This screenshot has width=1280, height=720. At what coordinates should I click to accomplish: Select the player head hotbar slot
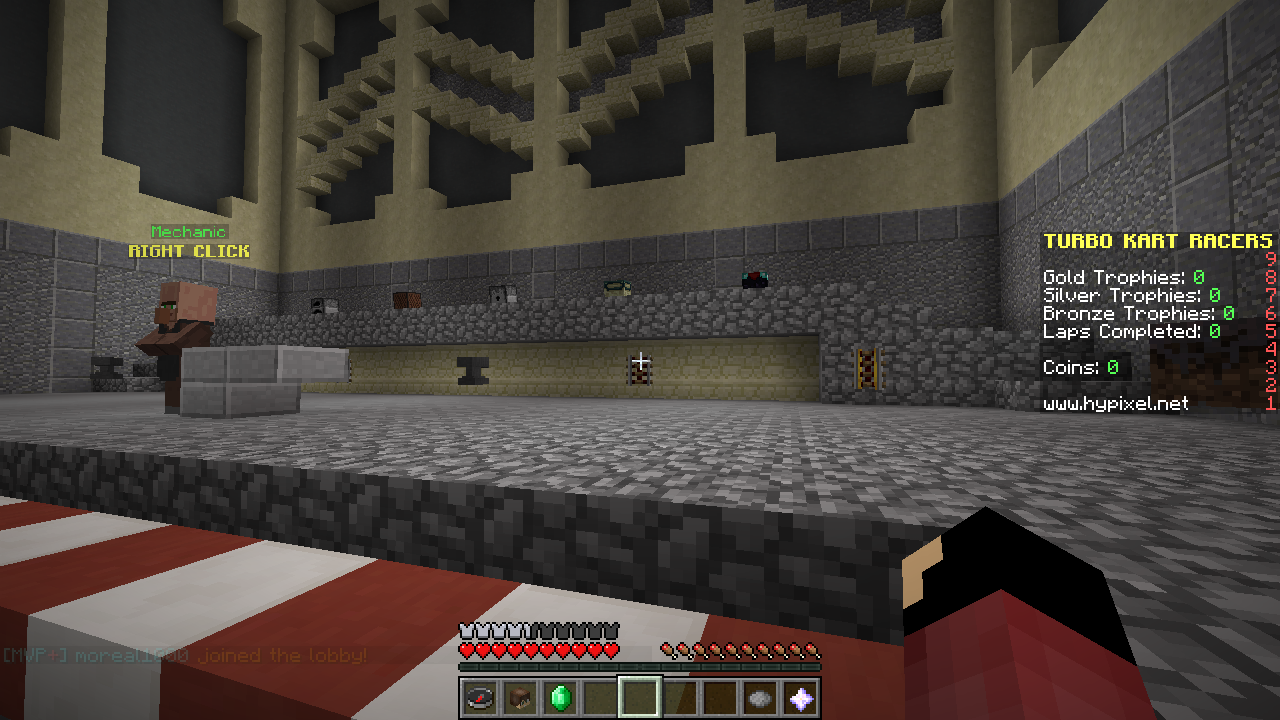[x=520, y=697]
